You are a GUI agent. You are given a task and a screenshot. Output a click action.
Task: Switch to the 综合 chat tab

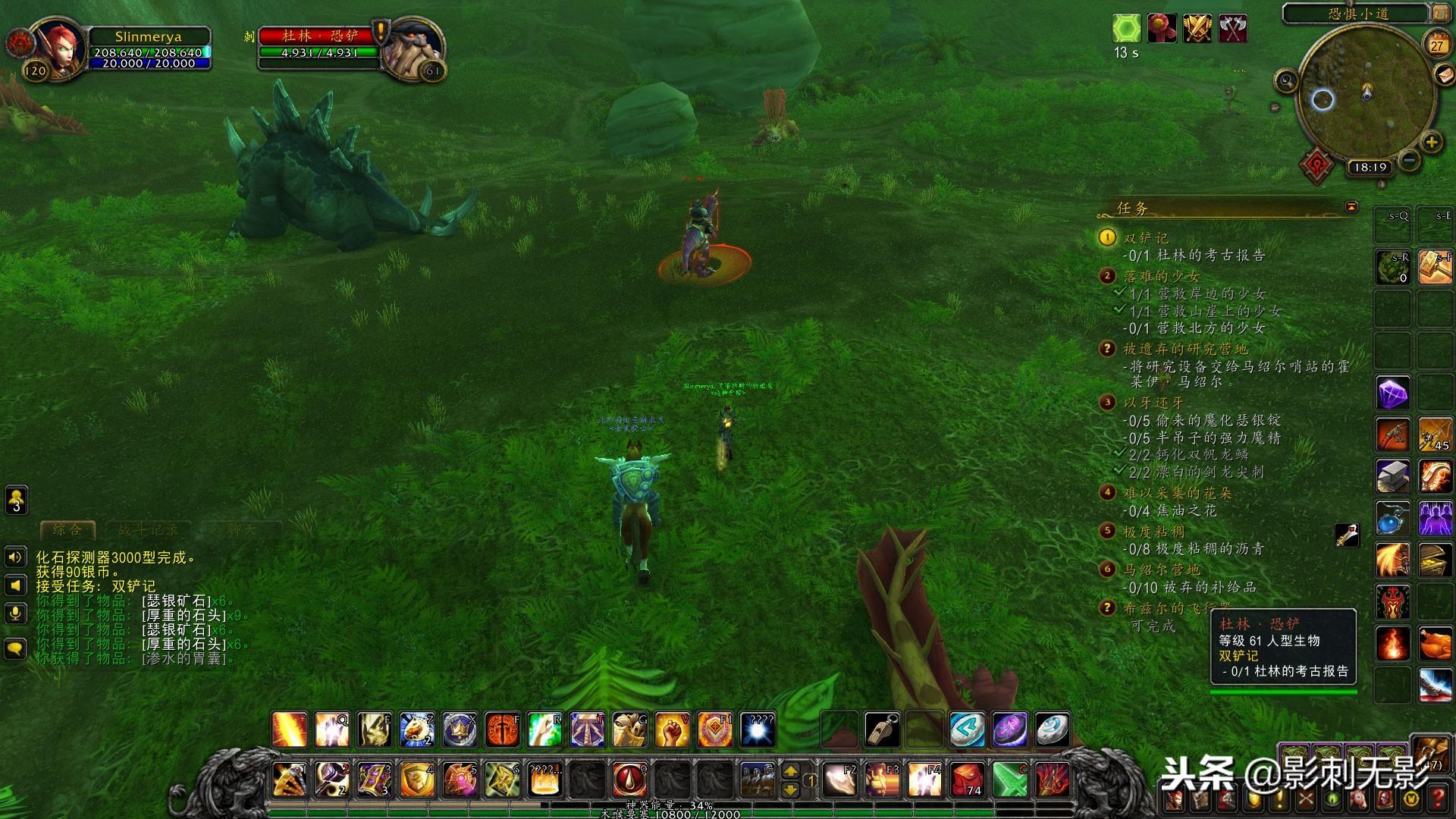click(x=67, y=530)
